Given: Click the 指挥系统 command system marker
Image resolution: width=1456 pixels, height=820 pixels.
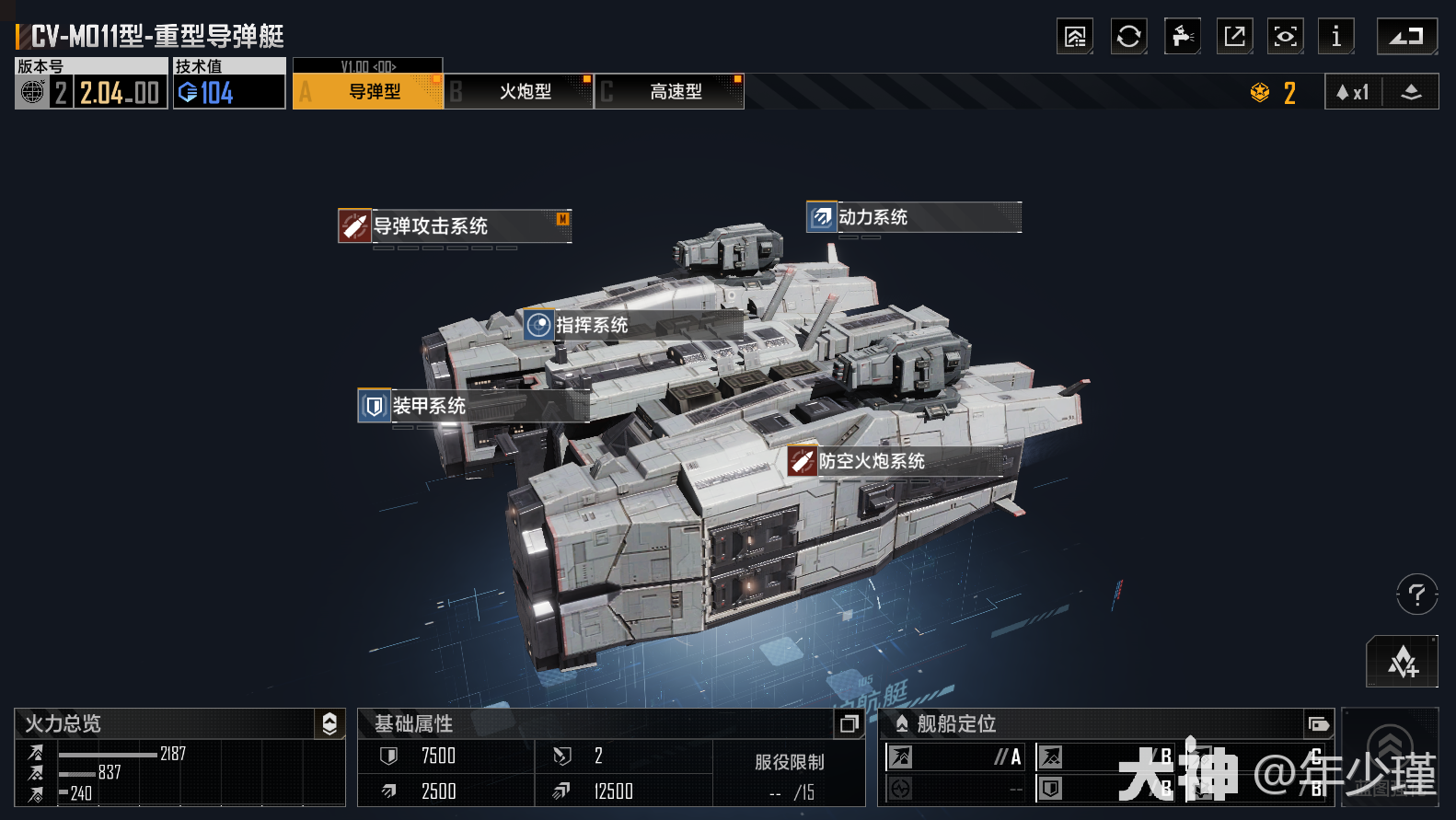Looking at the screenshot, I should 537,325.
